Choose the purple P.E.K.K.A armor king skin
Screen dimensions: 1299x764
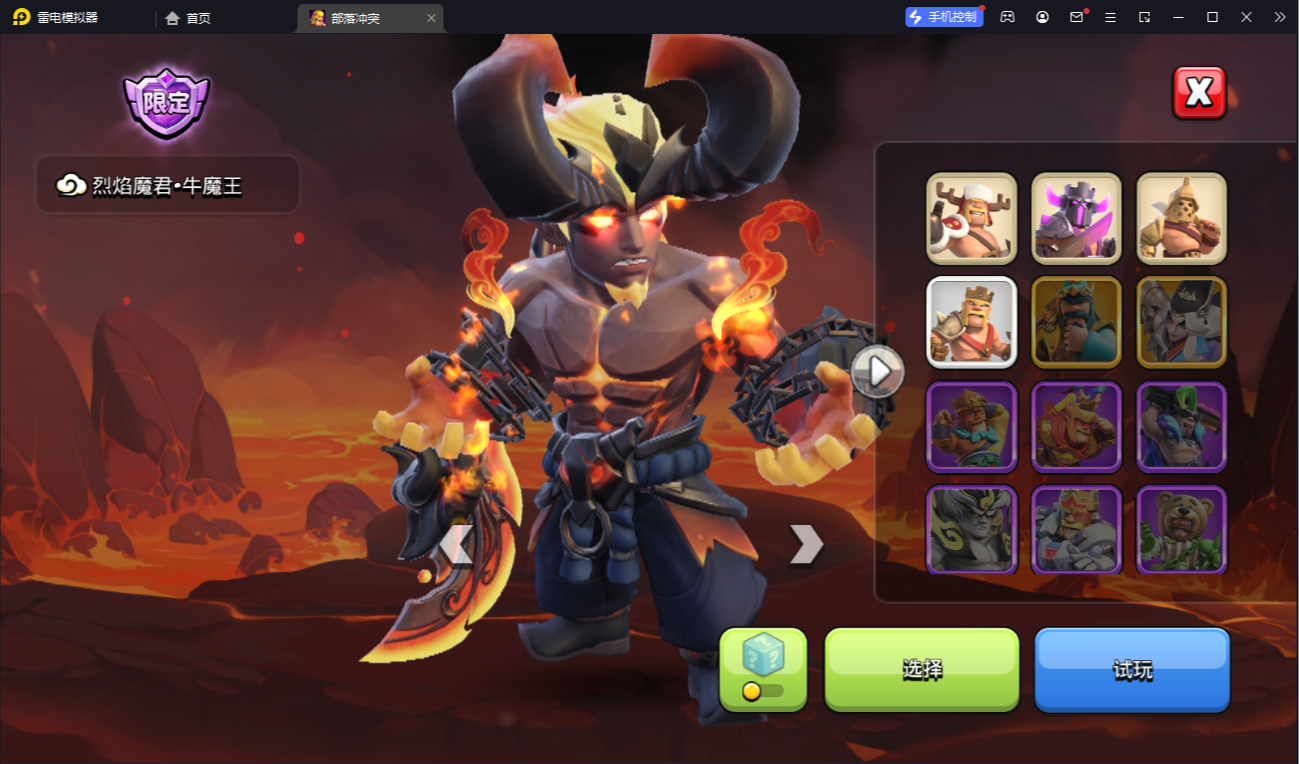[x=1076, y=218]
